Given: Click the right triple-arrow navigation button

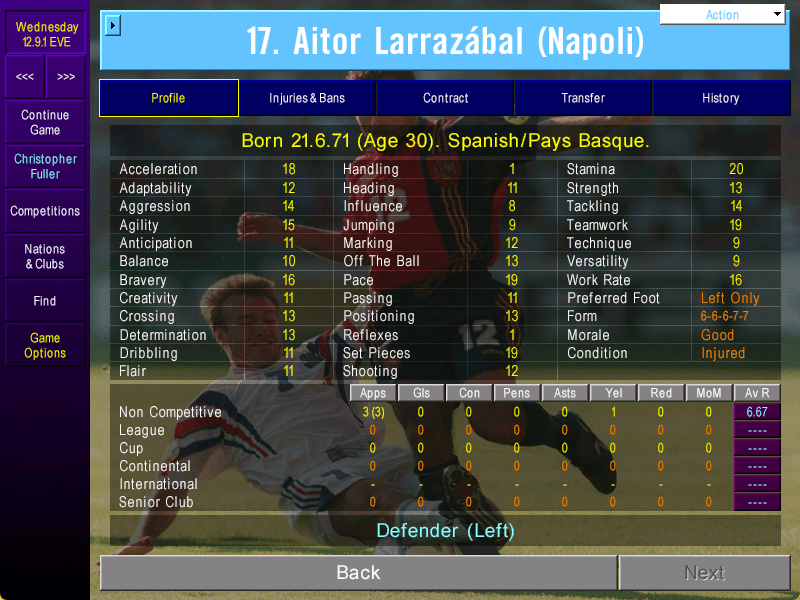Looking at the screenshot, I should (x=66, y=77).
